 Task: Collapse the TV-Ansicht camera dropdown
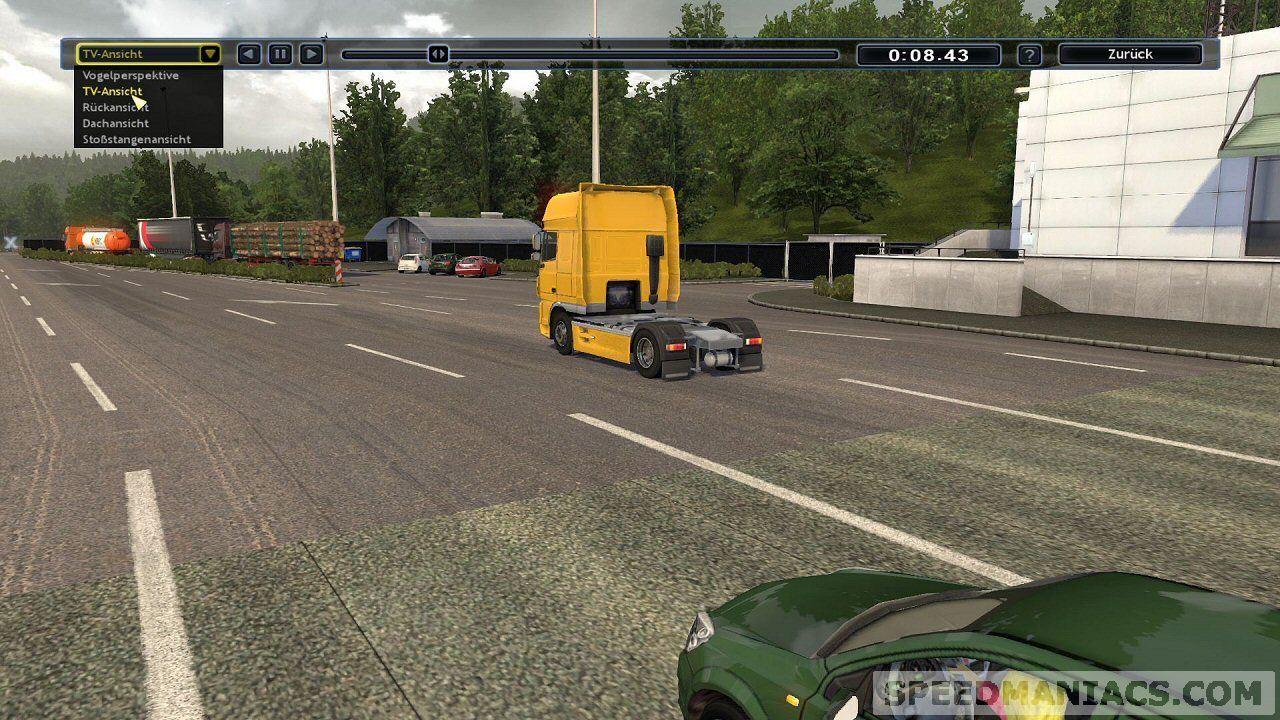[x=209, y=54]
